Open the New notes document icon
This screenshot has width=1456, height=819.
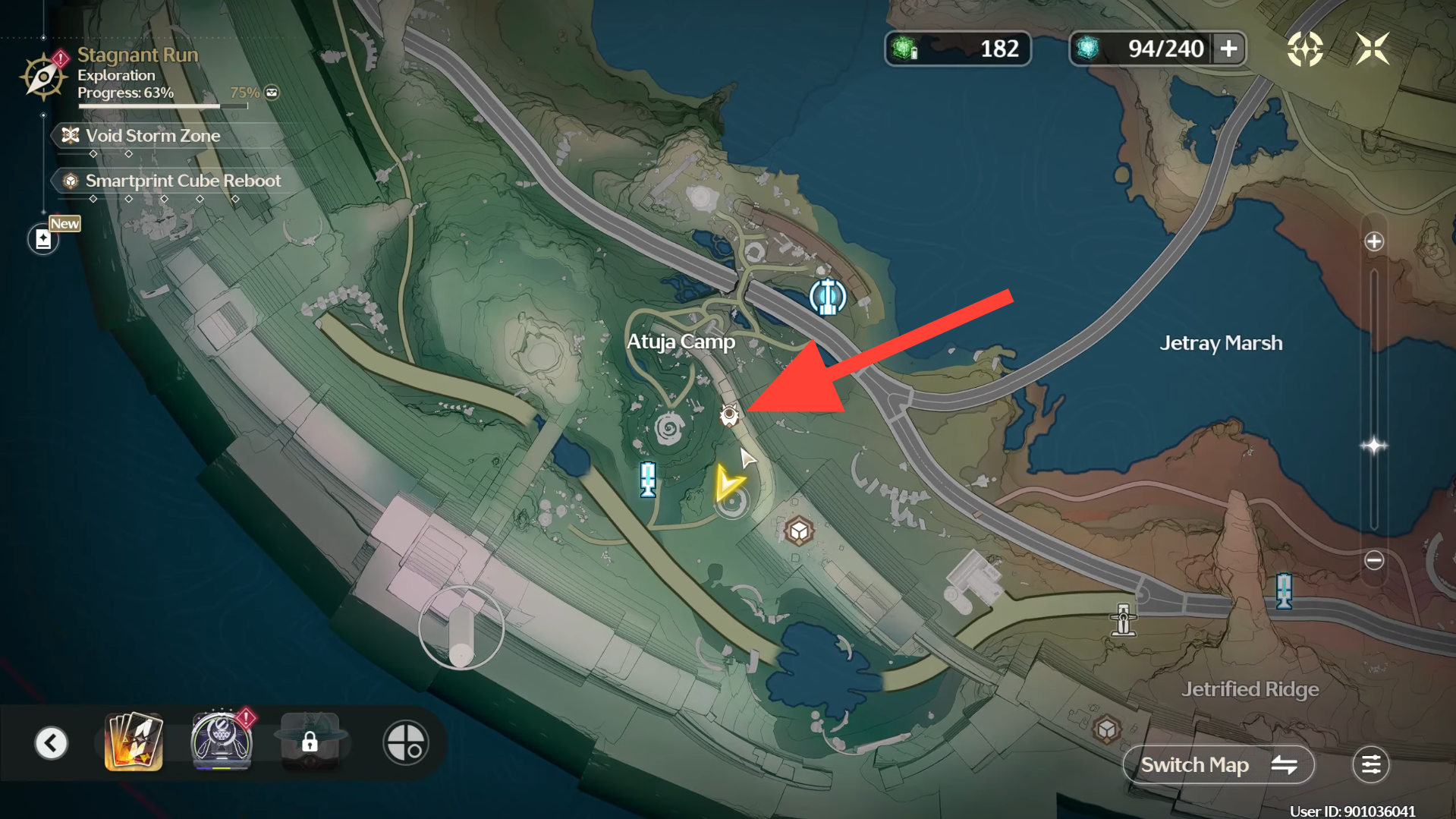(43, 240)
